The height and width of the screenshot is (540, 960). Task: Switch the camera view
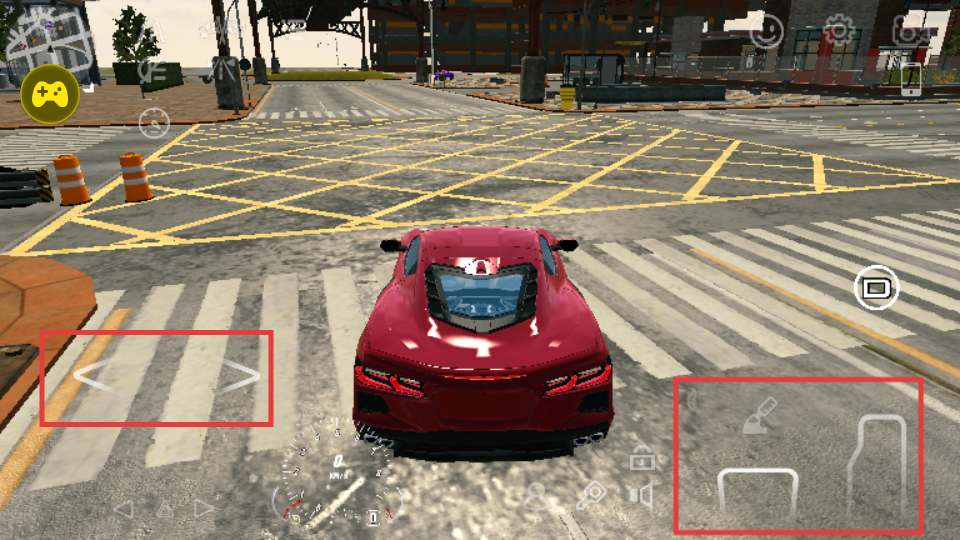[876, 288]
